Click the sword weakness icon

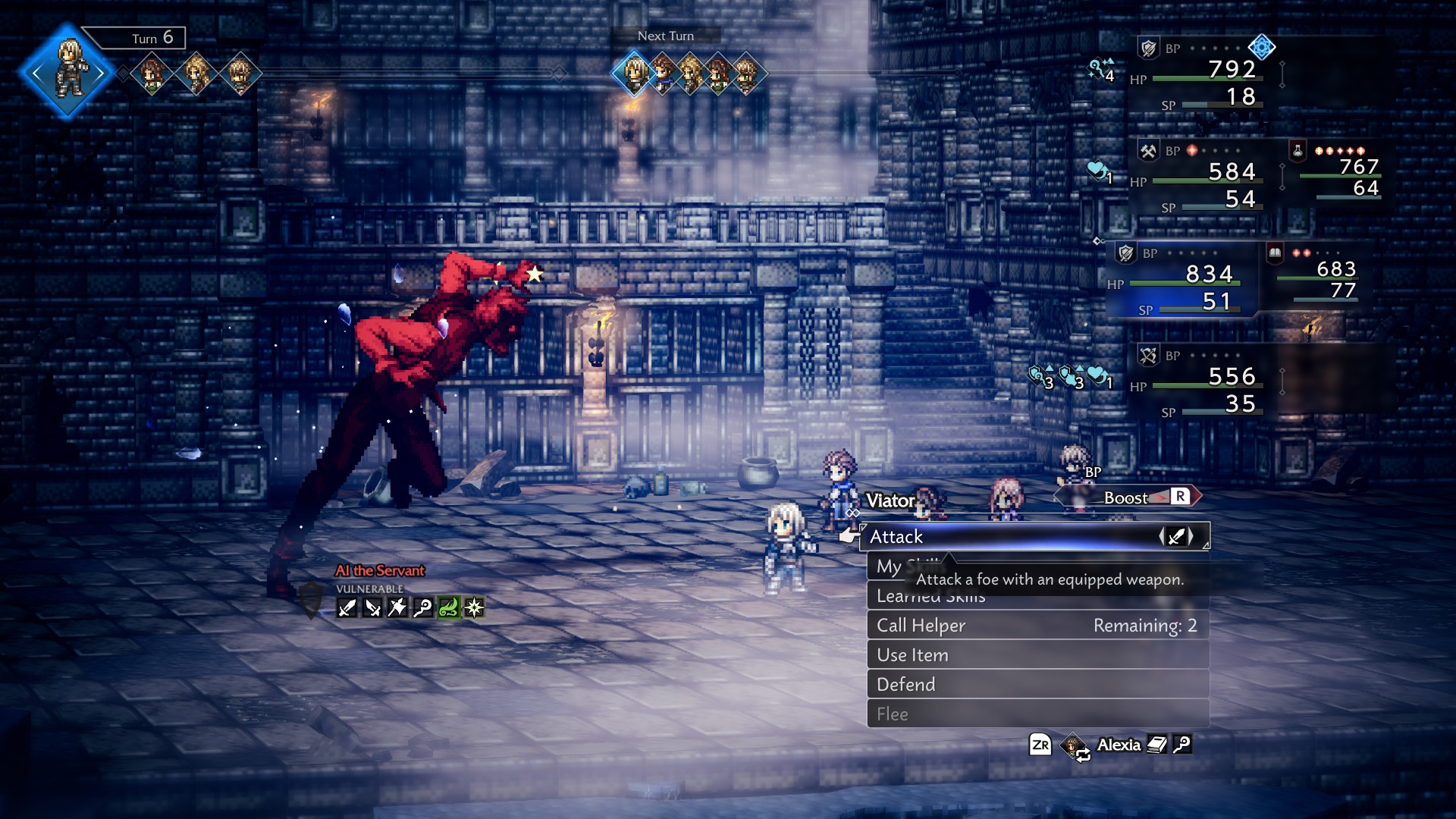tap(347, 607)
